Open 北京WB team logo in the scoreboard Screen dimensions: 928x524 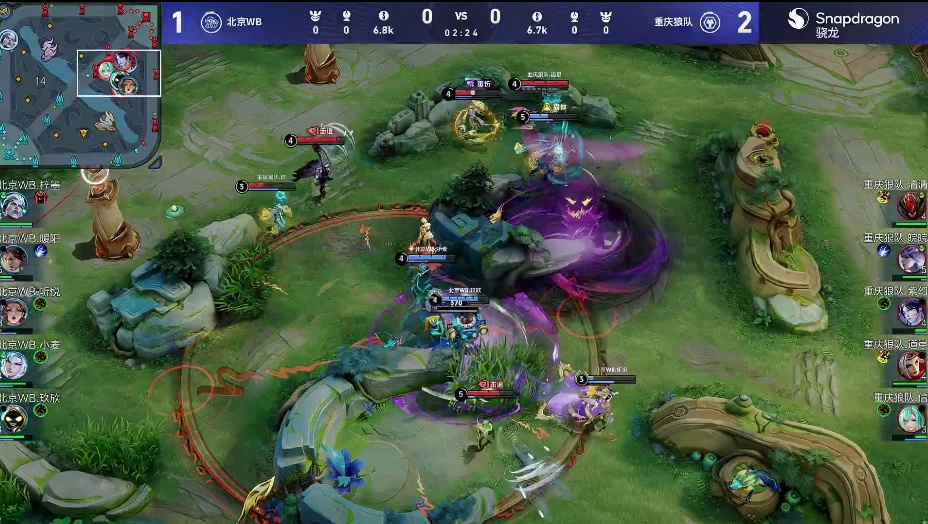[x=211, y=22]
